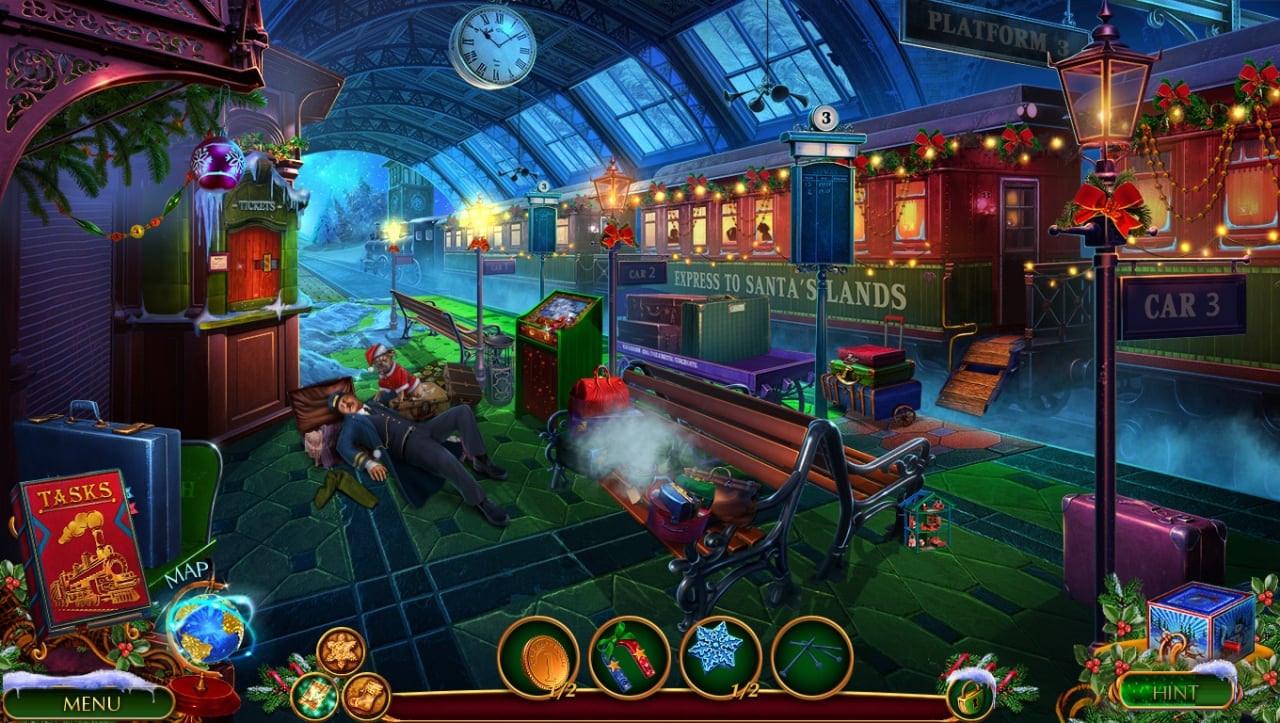Select the metal pins inventory slot
The width and height of the screenshot is (1280, 723).
coord(811,657)
